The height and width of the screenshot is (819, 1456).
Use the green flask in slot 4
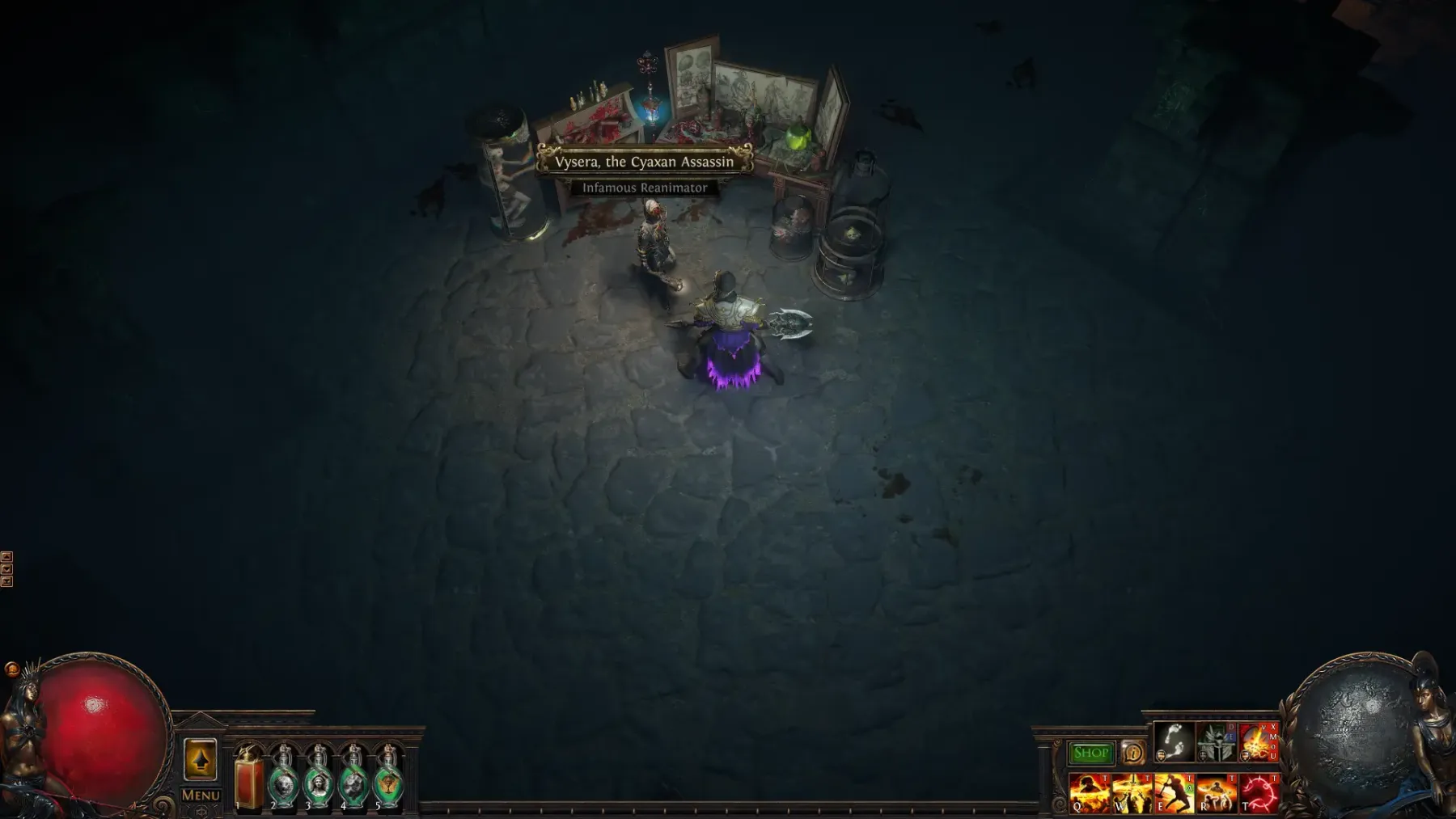tap(353, 780)
